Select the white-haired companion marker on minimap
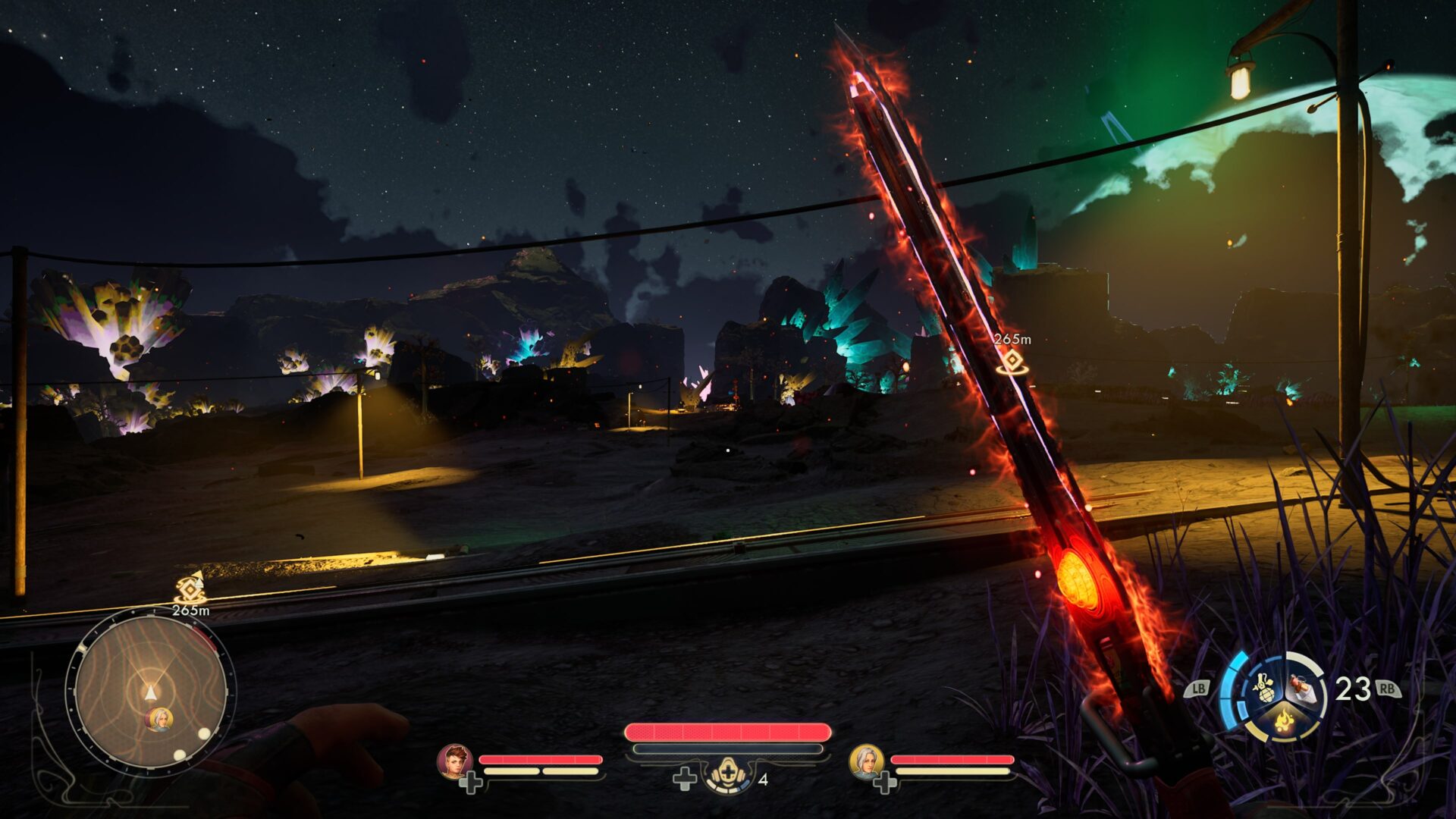Image resolution: width=1456 pixels, height=819 pixels. [159, 719]
